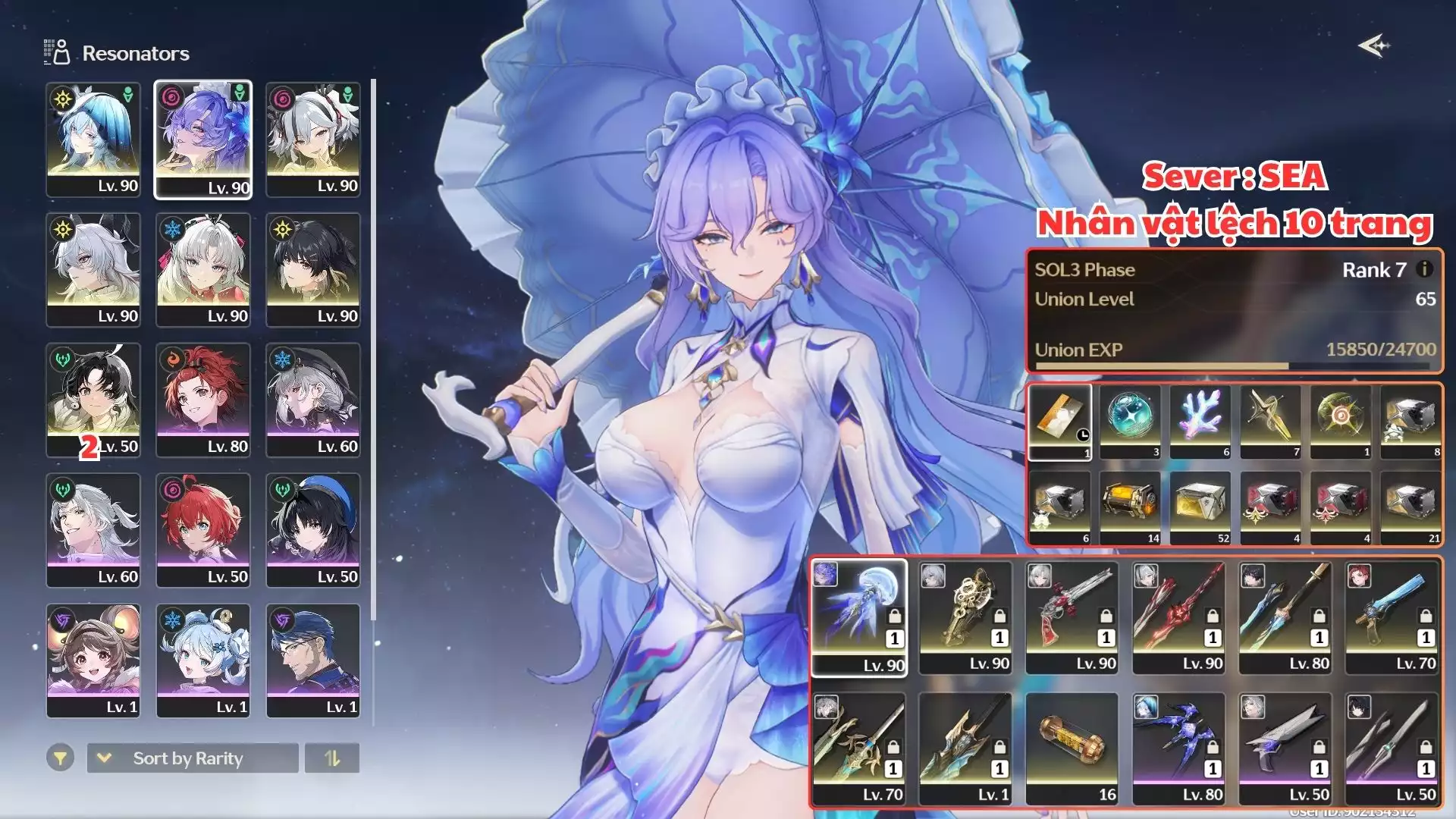This screenshot has width=1456, height=819.
Task: Toggle the sort order arrows button
Action: pyautogui.click(x=332, y=758)
